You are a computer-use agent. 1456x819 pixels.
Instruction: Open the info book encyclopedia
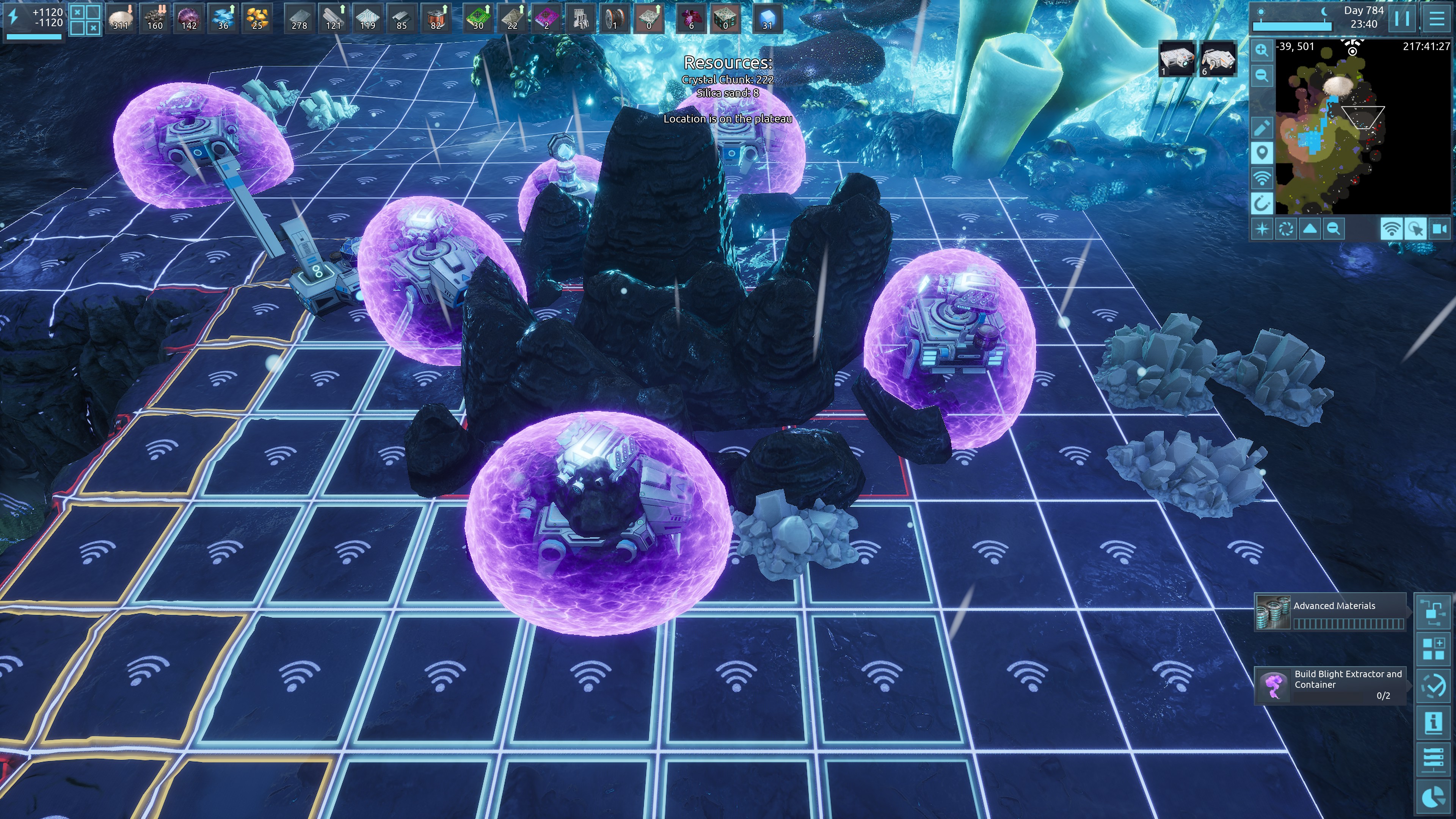(x=1433, y=723)
